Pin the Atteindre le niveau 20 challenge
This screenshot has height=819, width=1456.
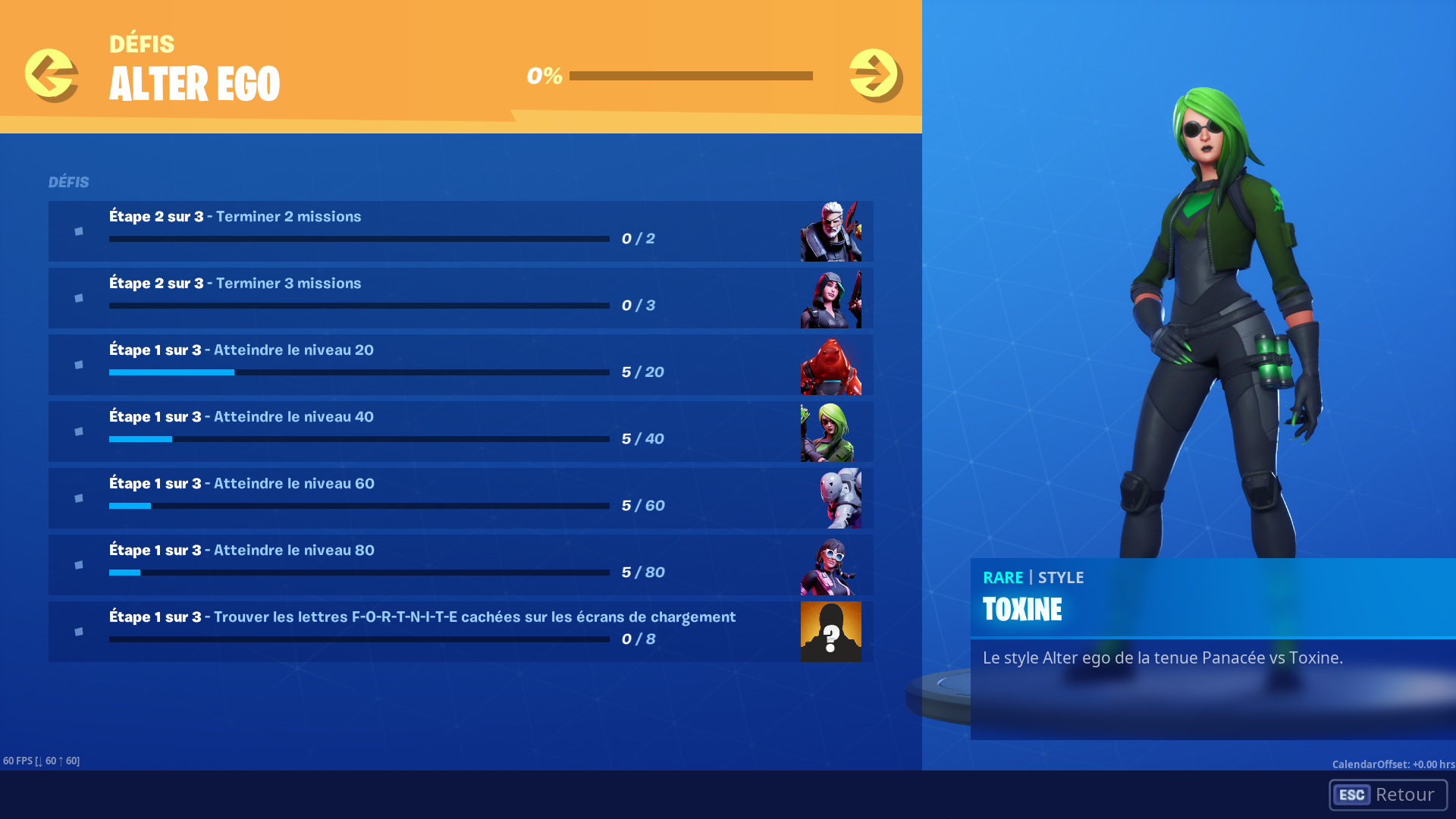point(79,365)
